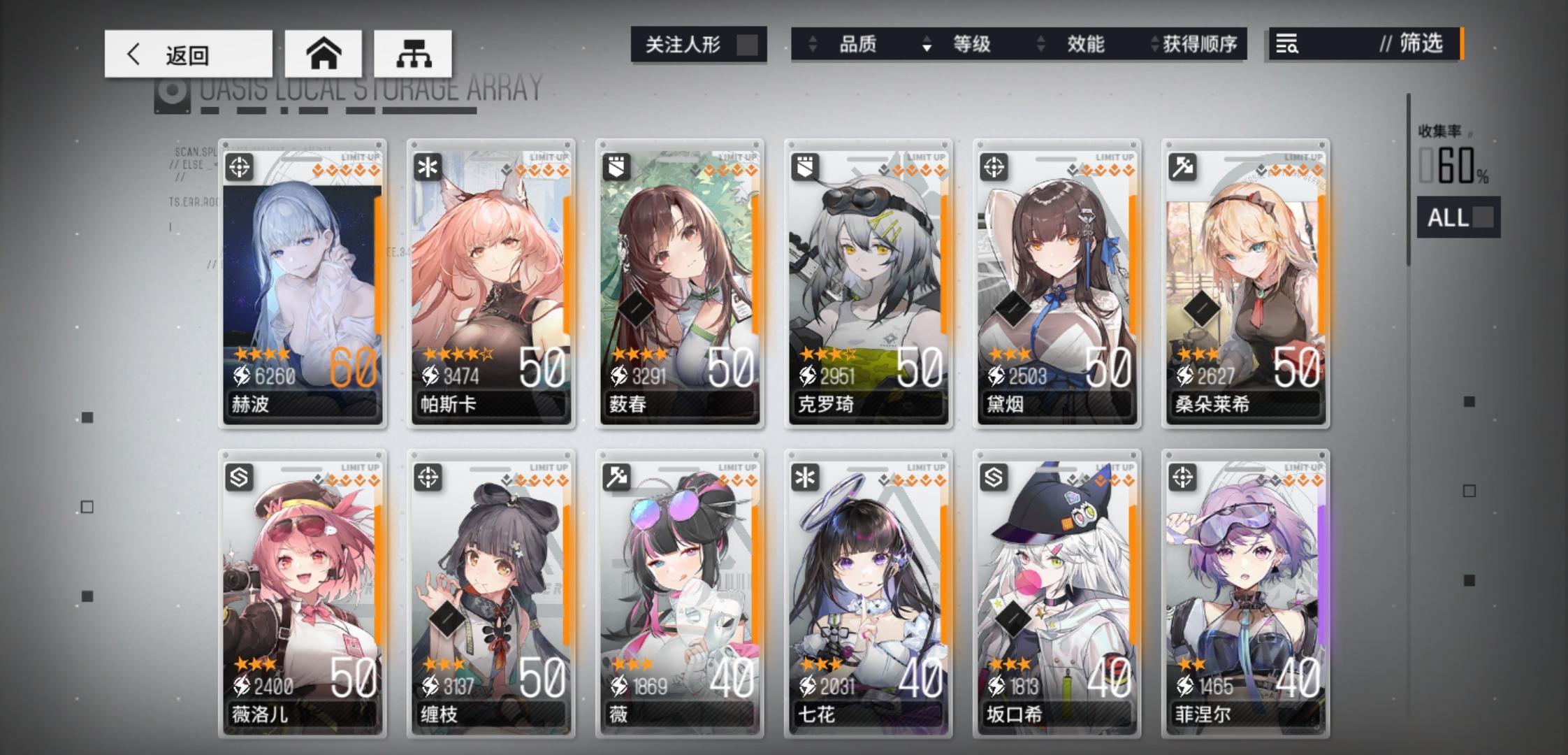The image size is (1568, 755).
Task: Click the home icon in top bar
Action: click(x=323, y=52)
